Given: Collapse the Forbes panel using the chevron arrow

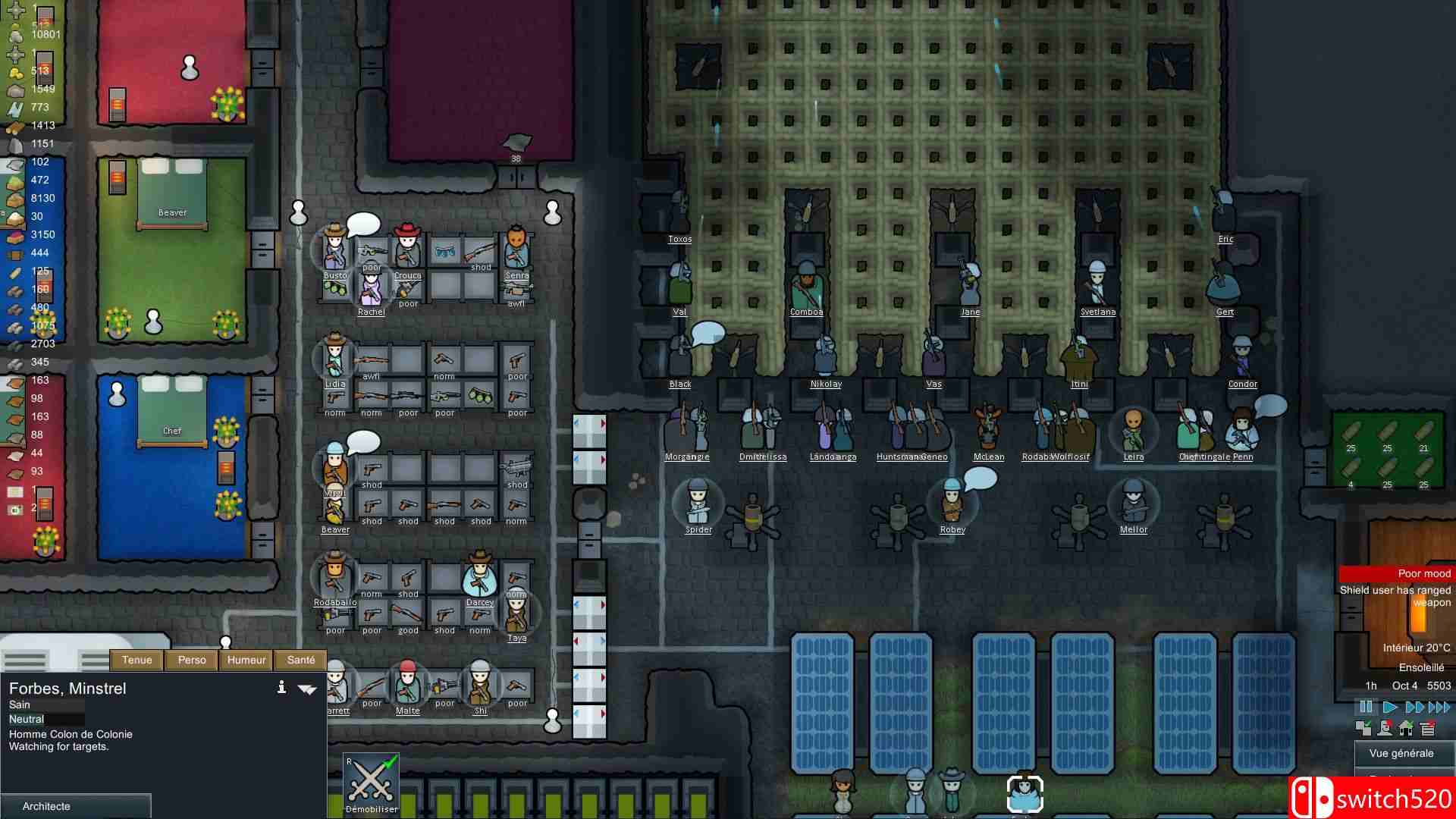Looking at the screenshot, I should pyautogui.click(x=306, y=689).
